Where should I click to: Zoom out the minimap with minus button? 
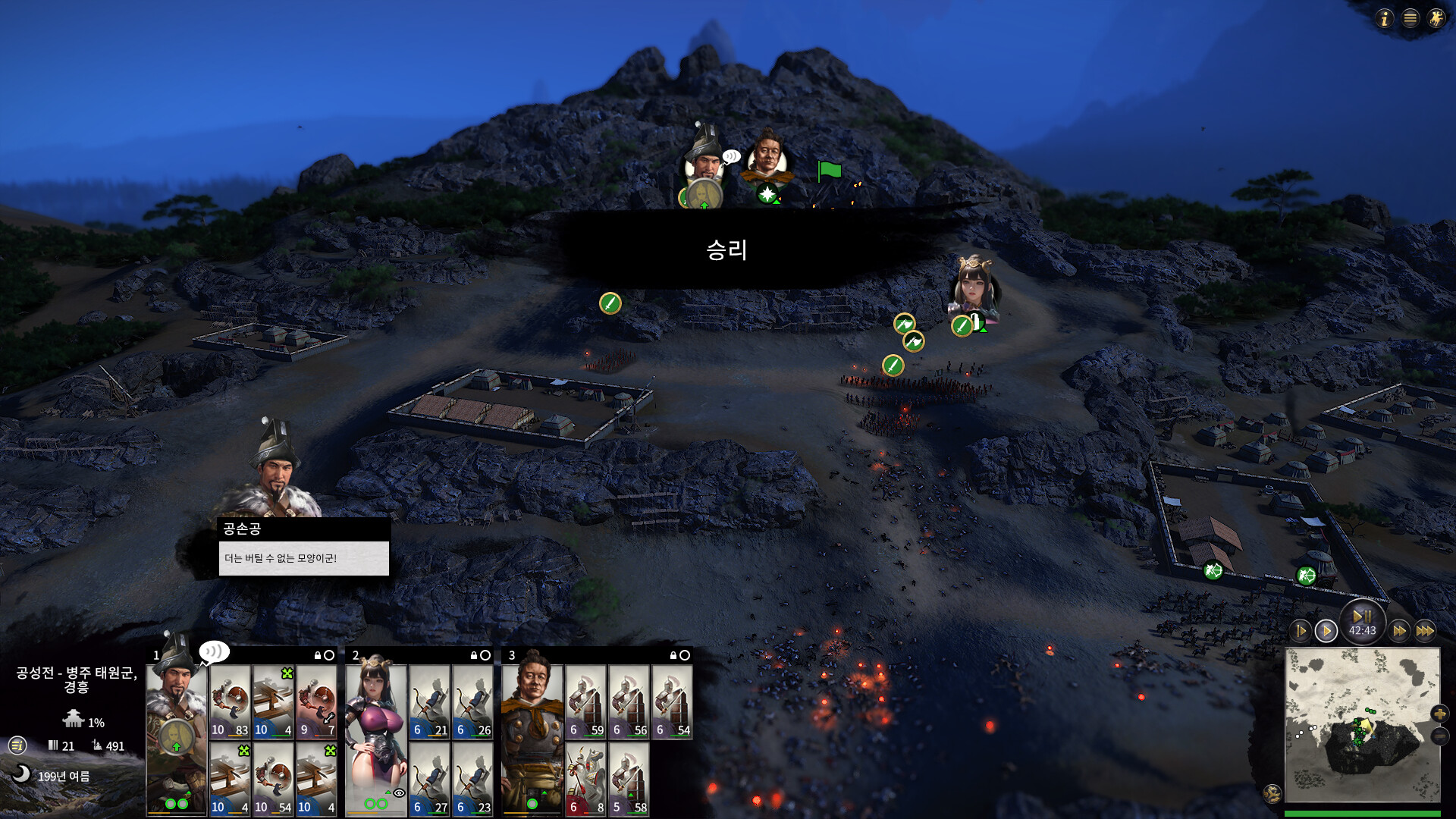pos(1439,736)
